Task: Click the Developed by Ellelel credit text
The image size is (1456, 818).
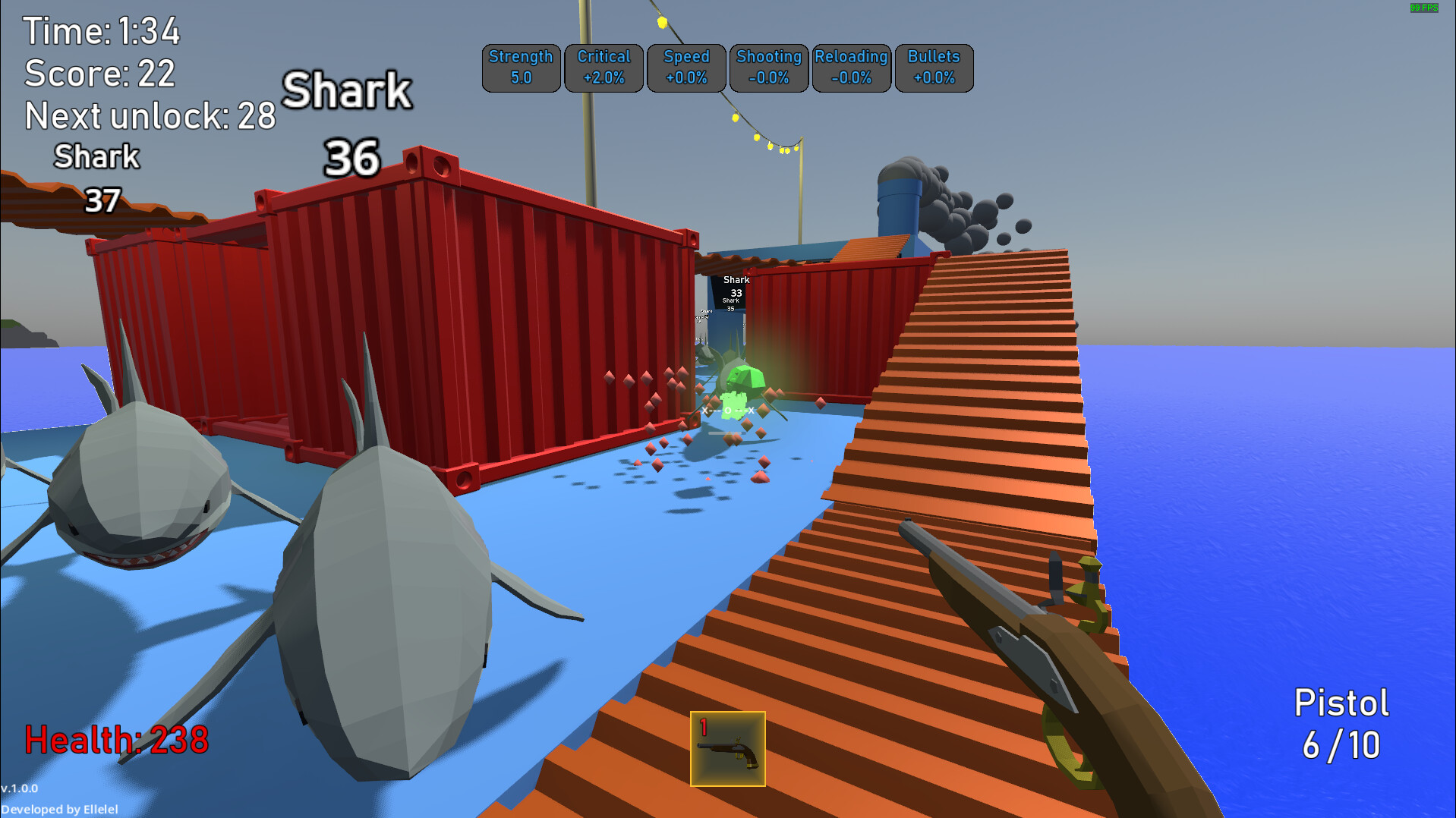Action: (59, 808)
